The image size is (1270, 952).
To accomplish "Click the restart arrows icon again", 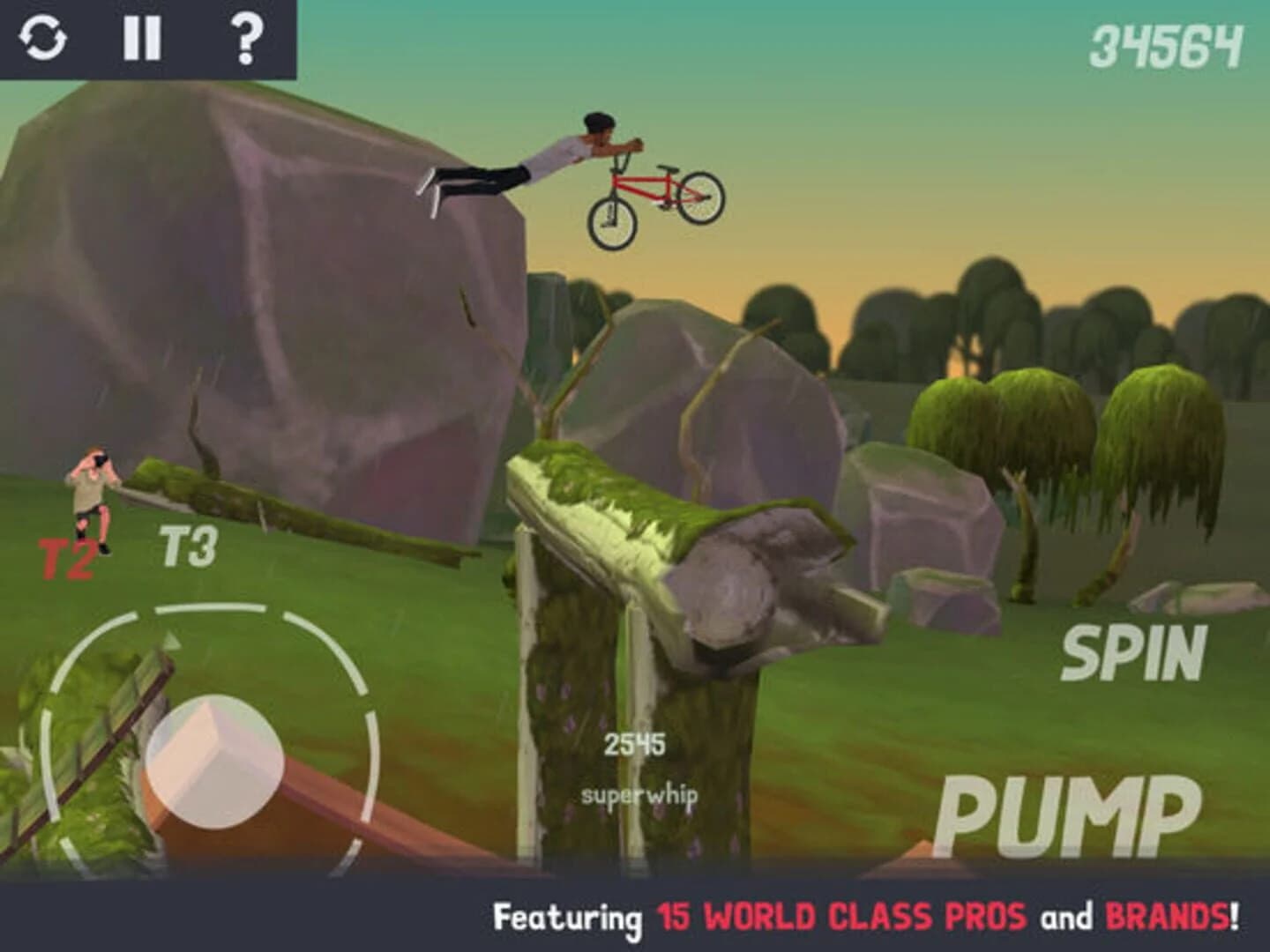I will [x=44, y=39].
